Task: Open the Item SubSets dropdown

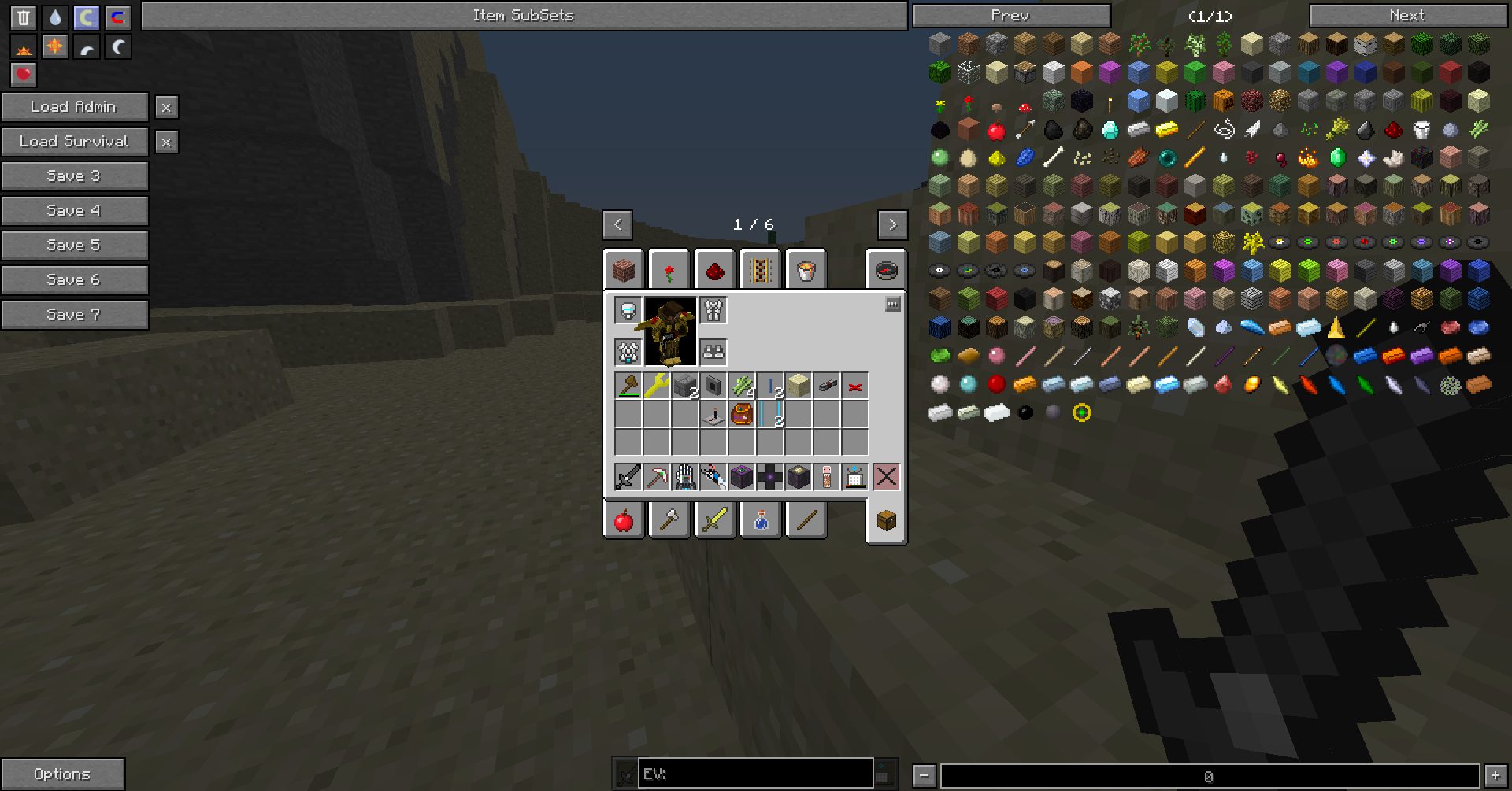Action: 524,16
